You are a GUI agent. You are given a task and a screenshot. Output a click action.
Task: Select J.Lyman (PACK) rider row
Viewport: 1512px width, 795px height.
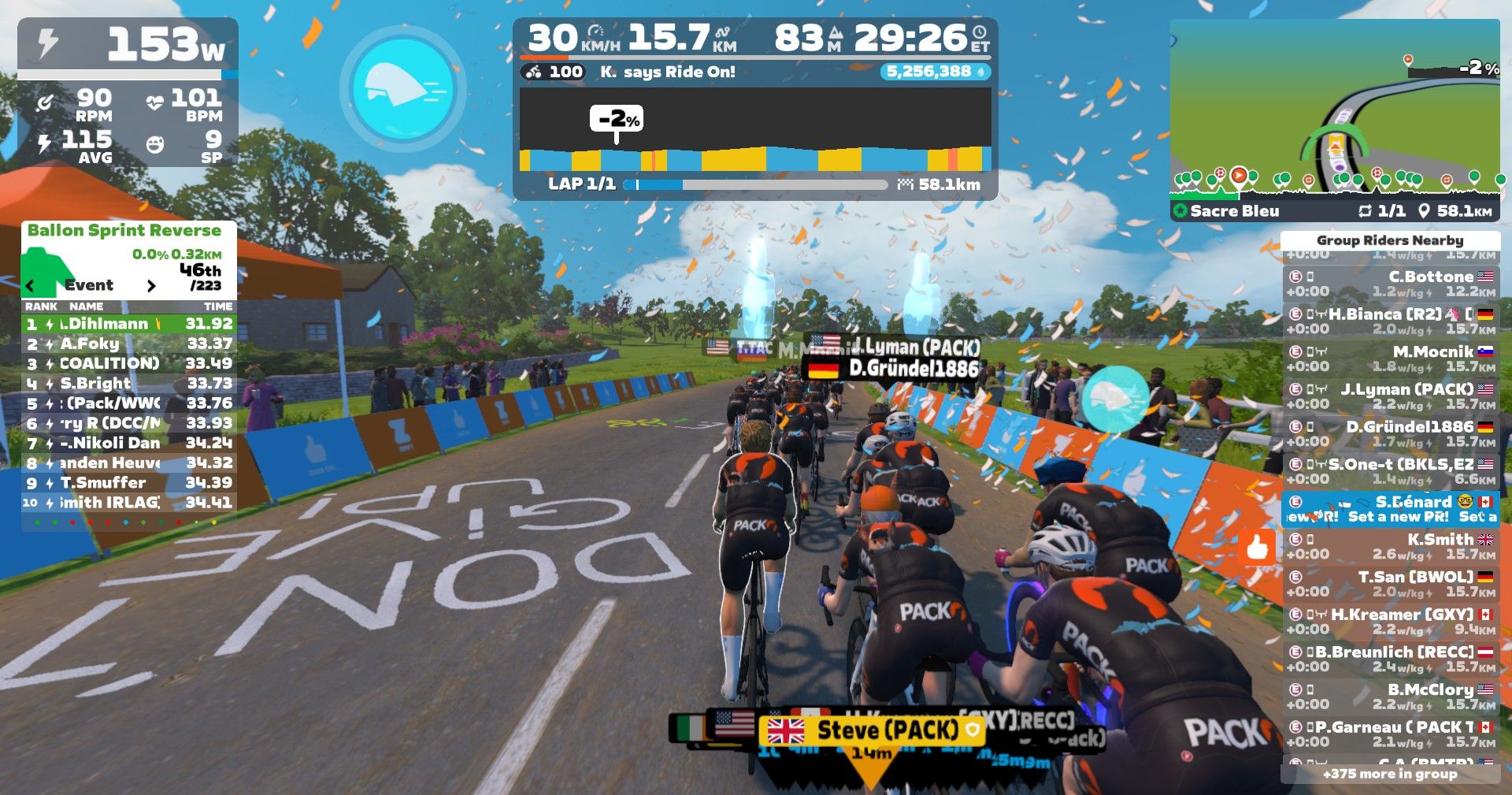tap(1391, 396)
